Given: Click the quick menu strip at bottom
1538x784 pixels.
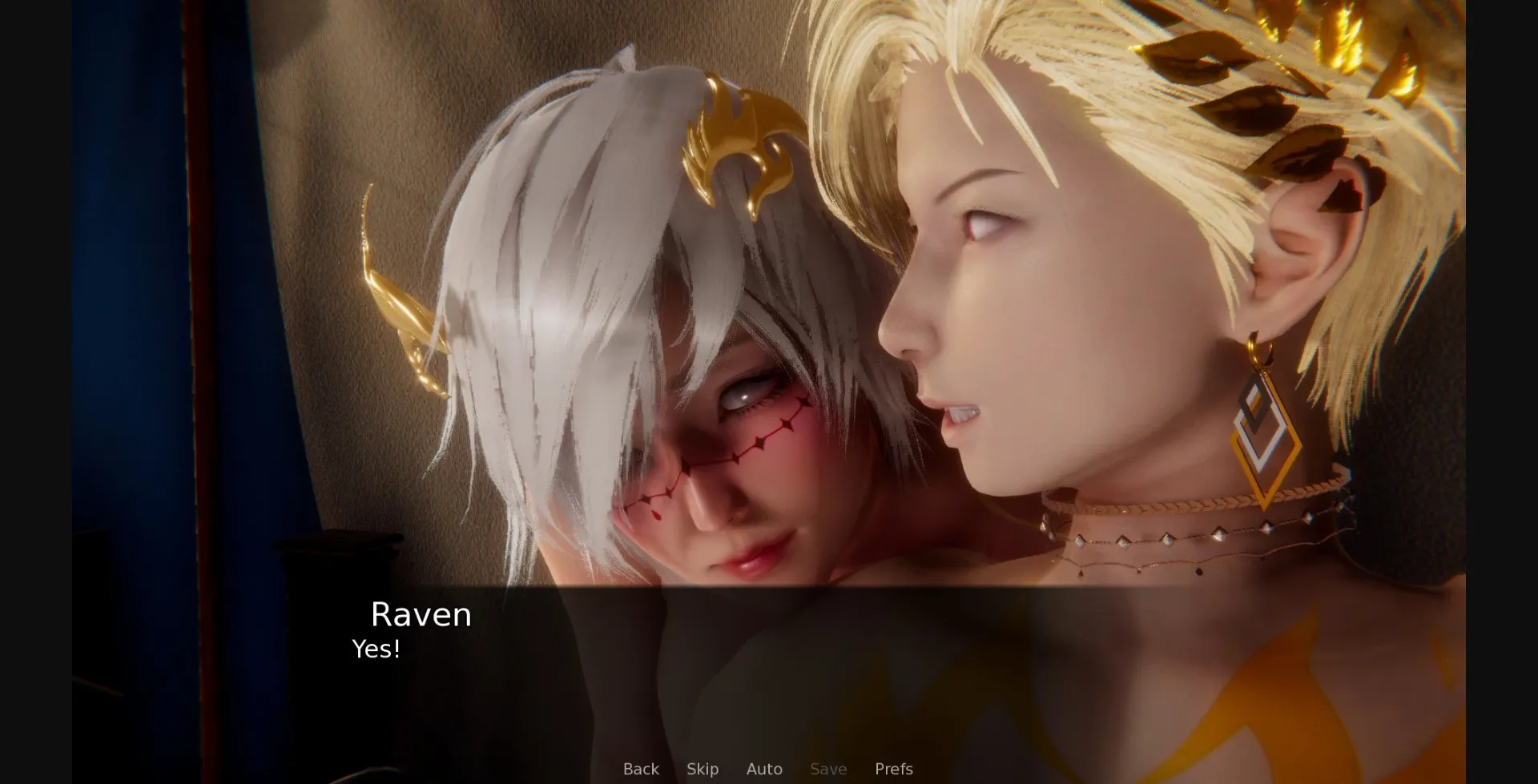Looking at the screenshot, I should pyautogui.click(x=767, y=769).
